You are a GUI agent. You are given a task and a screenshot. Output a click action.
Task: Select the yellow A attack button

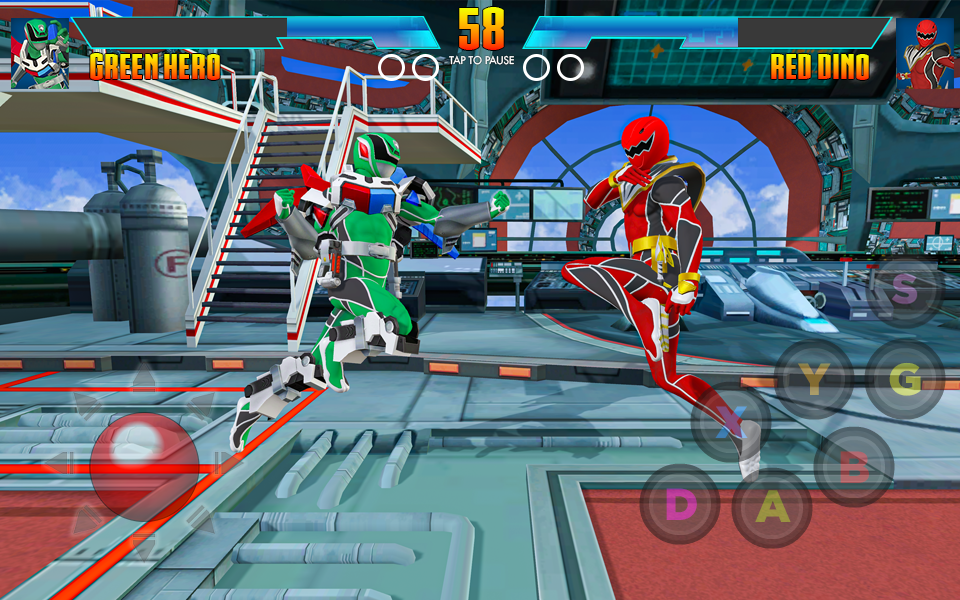click(771, 508)
